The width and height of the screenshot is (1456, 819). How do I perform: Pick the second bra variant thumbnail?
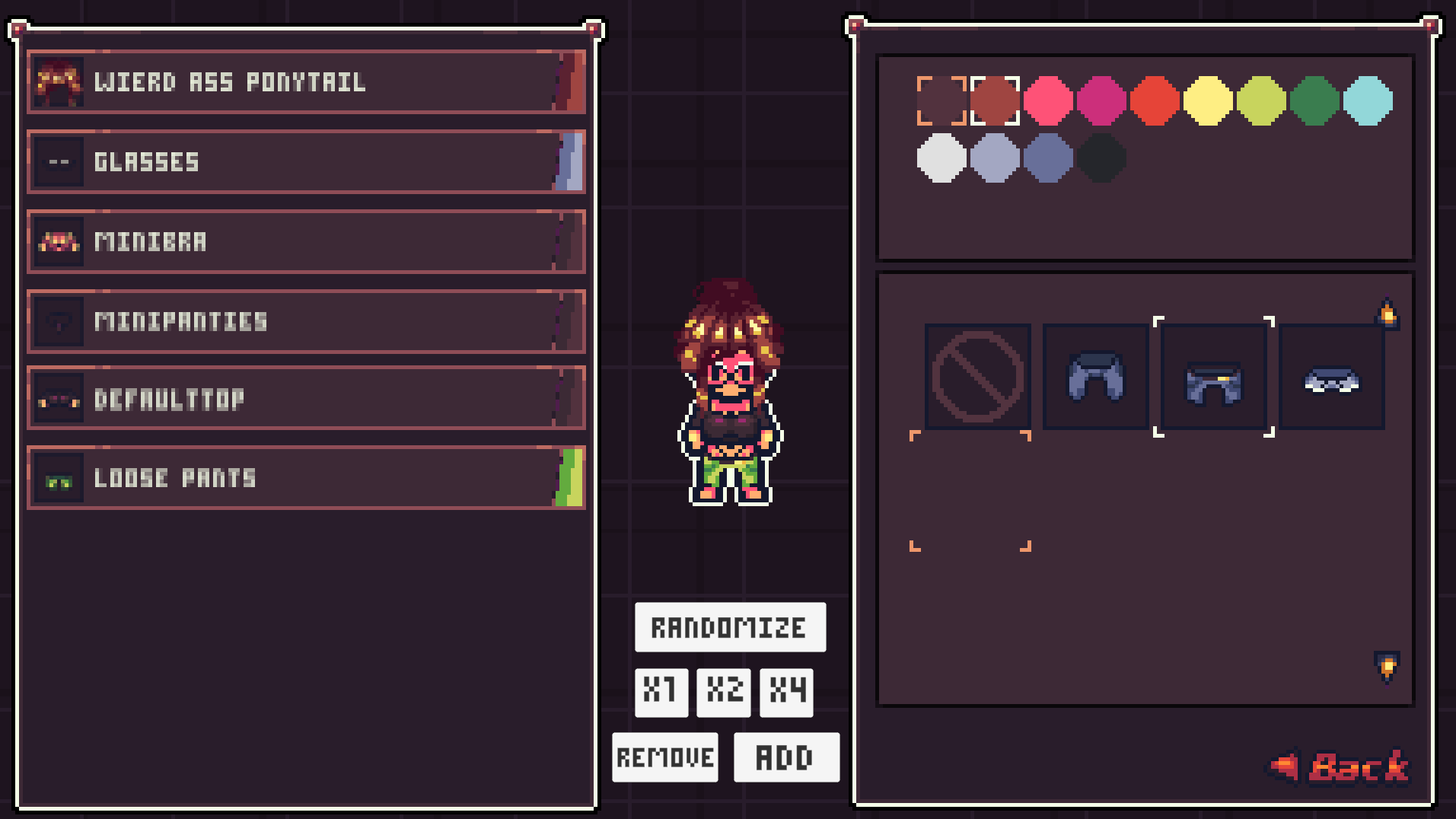coord(1095,378)
